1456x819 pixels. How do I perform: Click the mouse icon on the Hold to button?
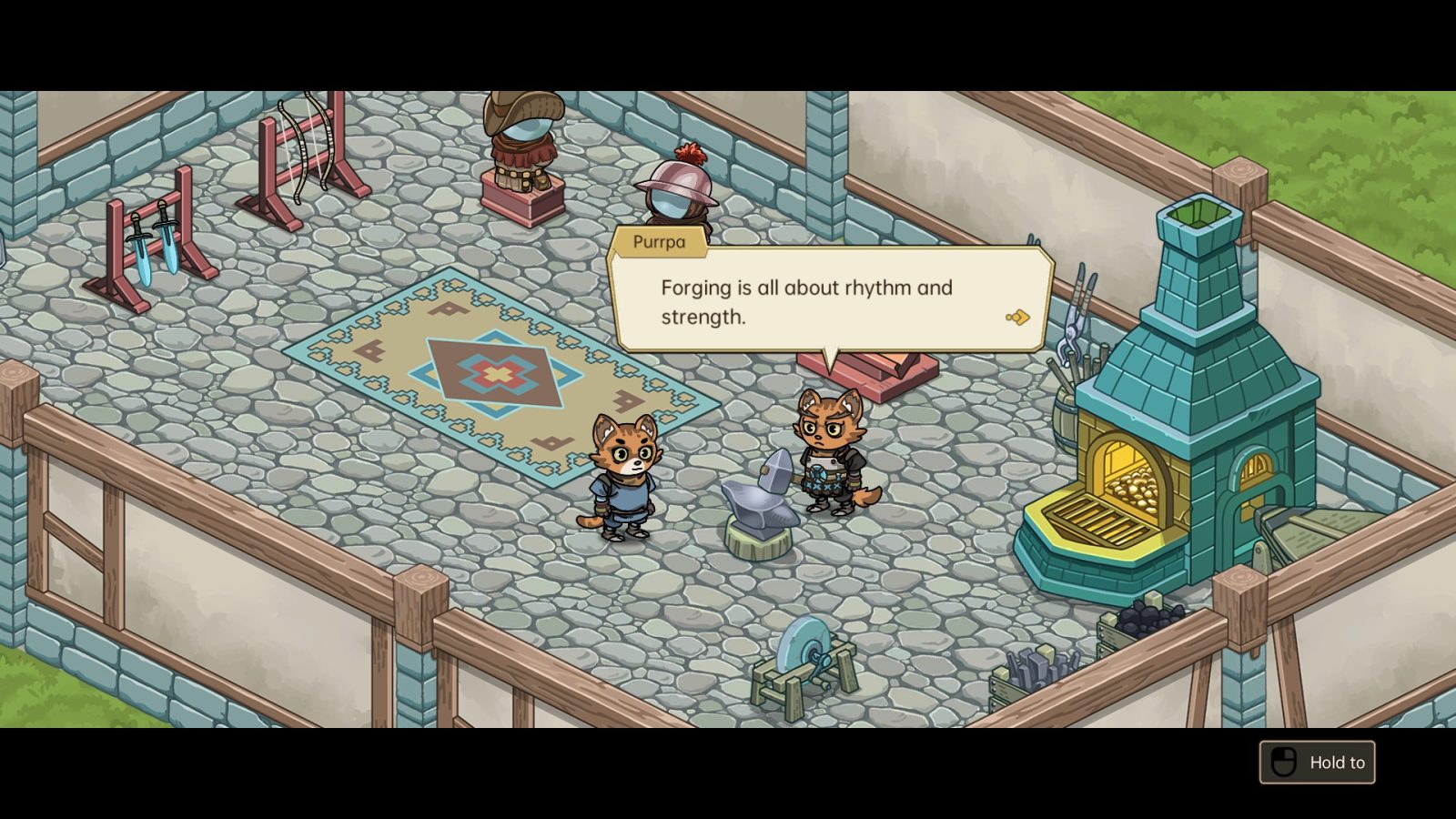tap(1283, 763)
